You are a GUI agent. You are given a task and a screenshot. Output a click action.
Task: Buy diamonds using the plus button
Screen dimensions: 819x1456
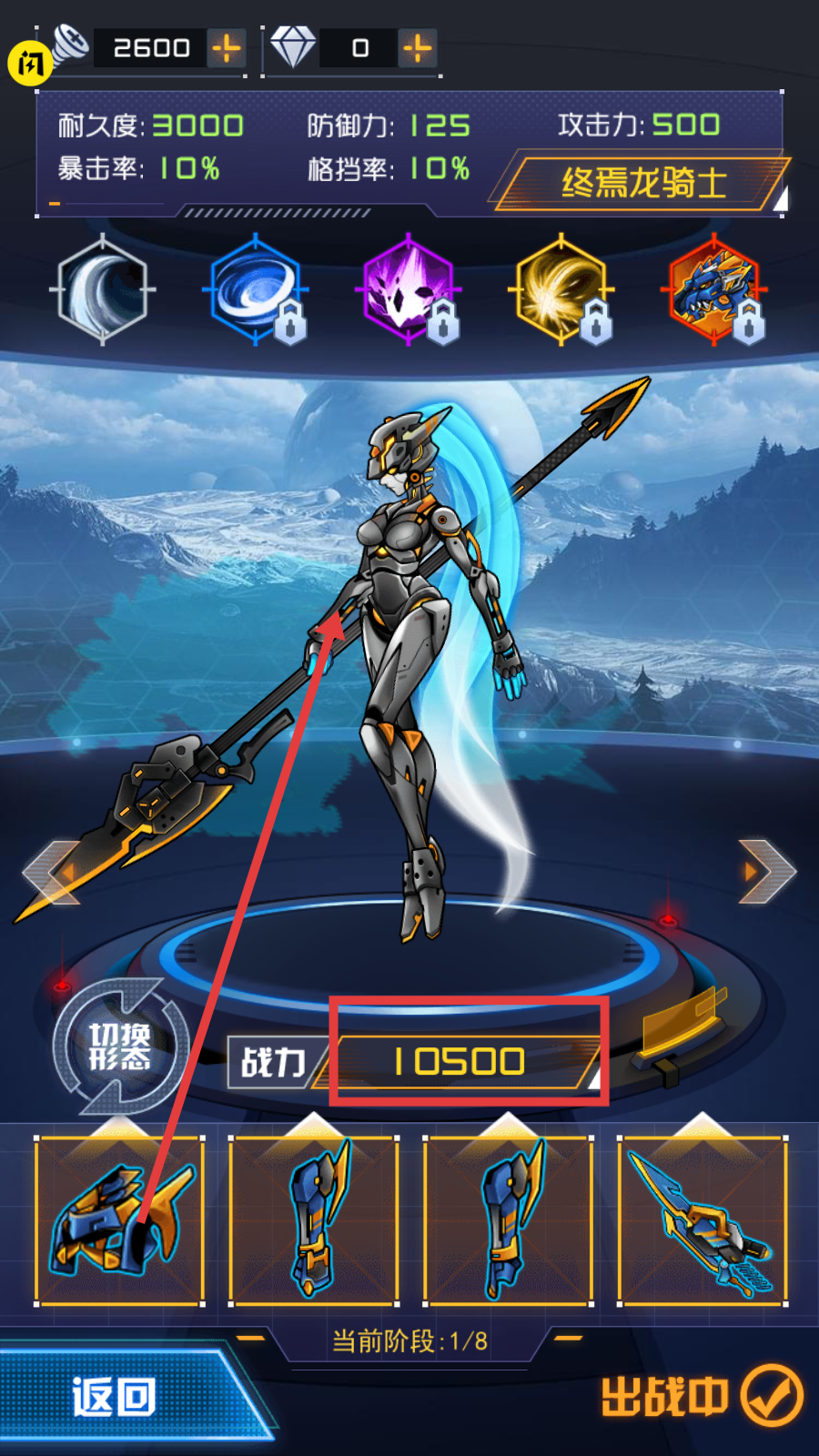[x=418, y=48]
